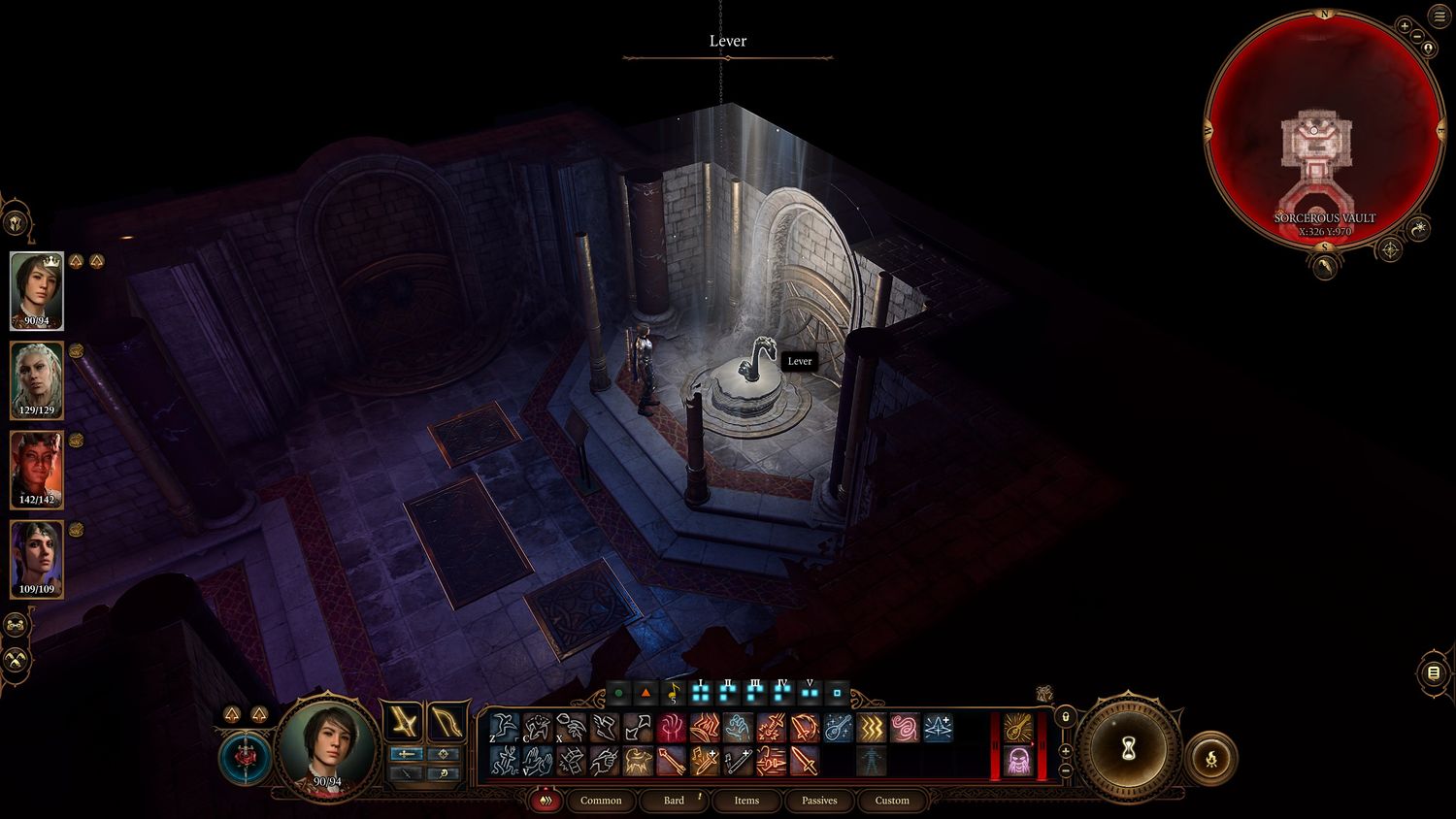The width and height of the screenshot is (1456, 819).
Task: Activate the lute bardic ability icon
Action: pos(838,728)
